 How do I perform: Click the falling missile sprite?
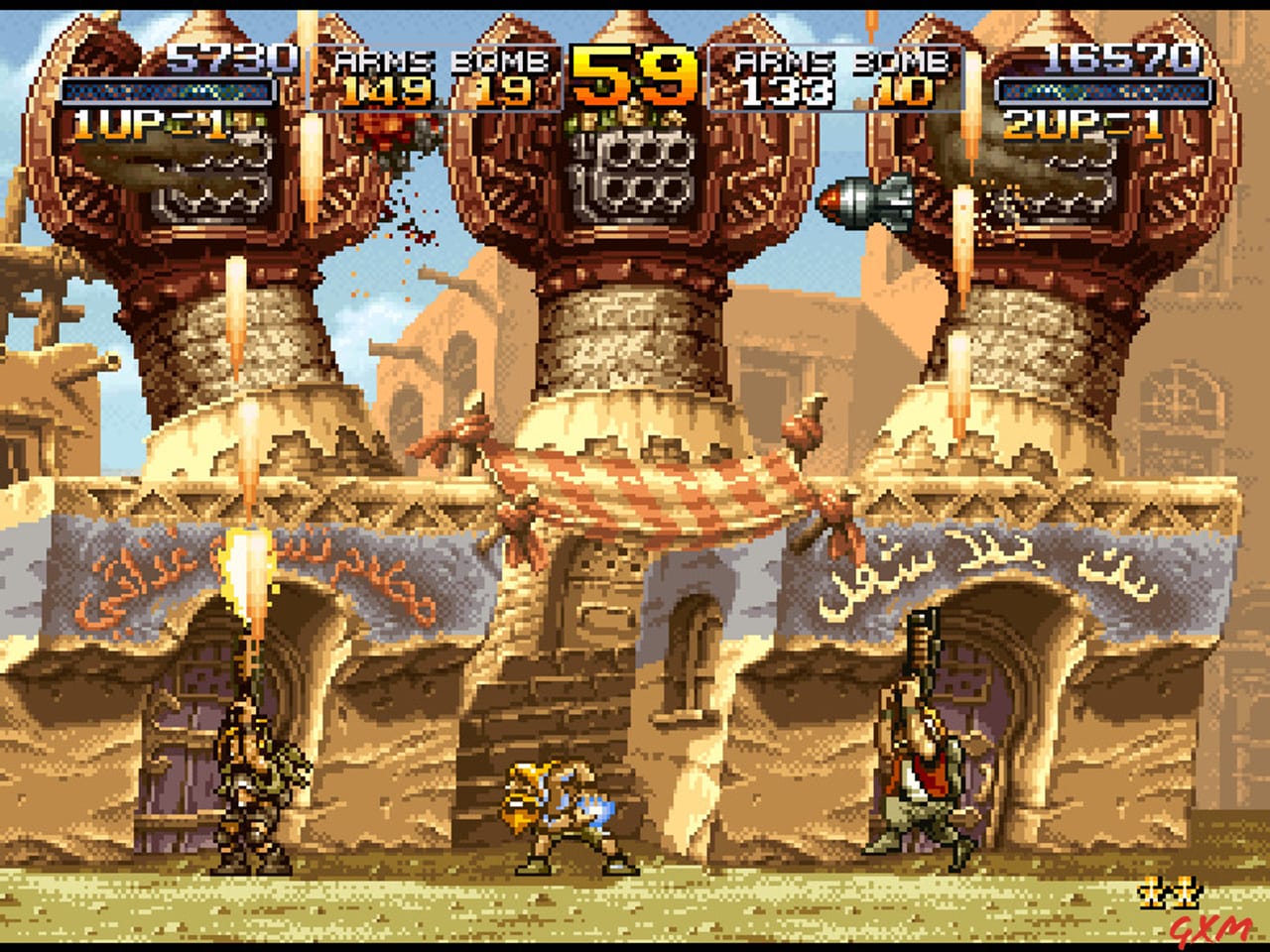pos(863,203)
